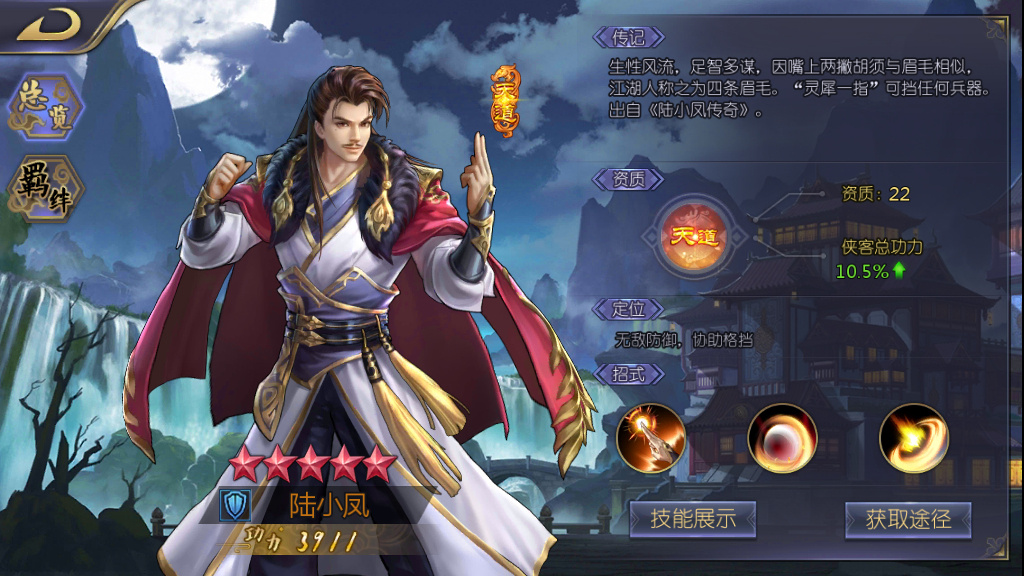Image resolution: width=1024 pixels, height=576 pixels.
Task: View the red orb skill icon
Action: click(x=782, y=438)
